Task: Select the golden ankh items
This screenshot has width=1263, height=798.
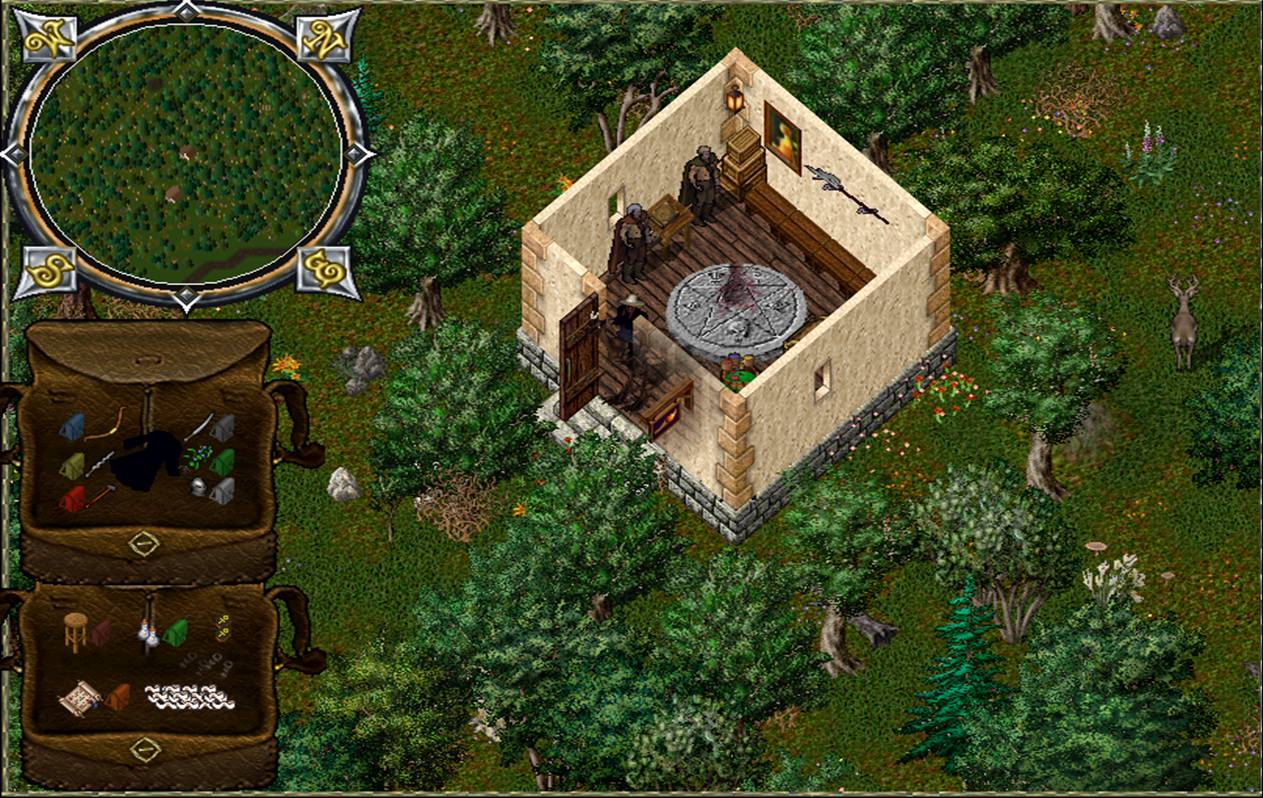Action: [221, 627]
